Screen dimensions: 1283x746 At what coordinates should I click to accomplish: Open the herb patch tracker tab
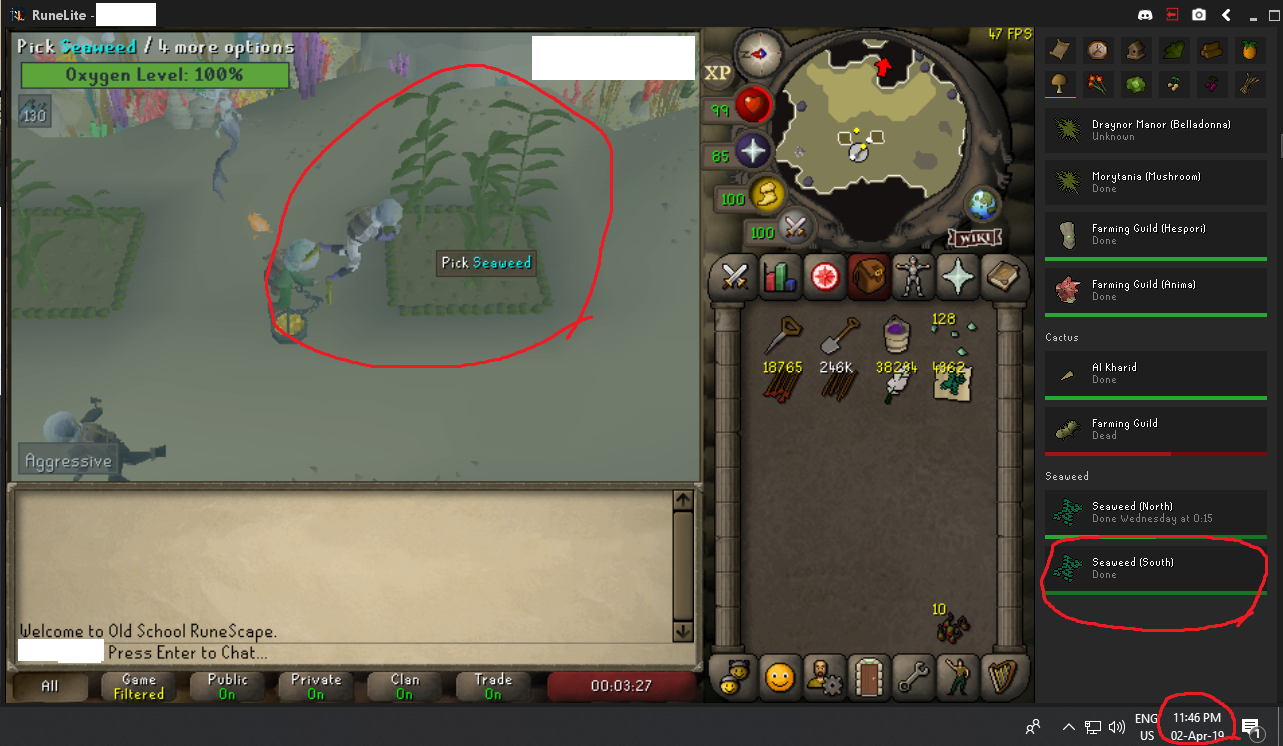click(x=1173, y=50)
